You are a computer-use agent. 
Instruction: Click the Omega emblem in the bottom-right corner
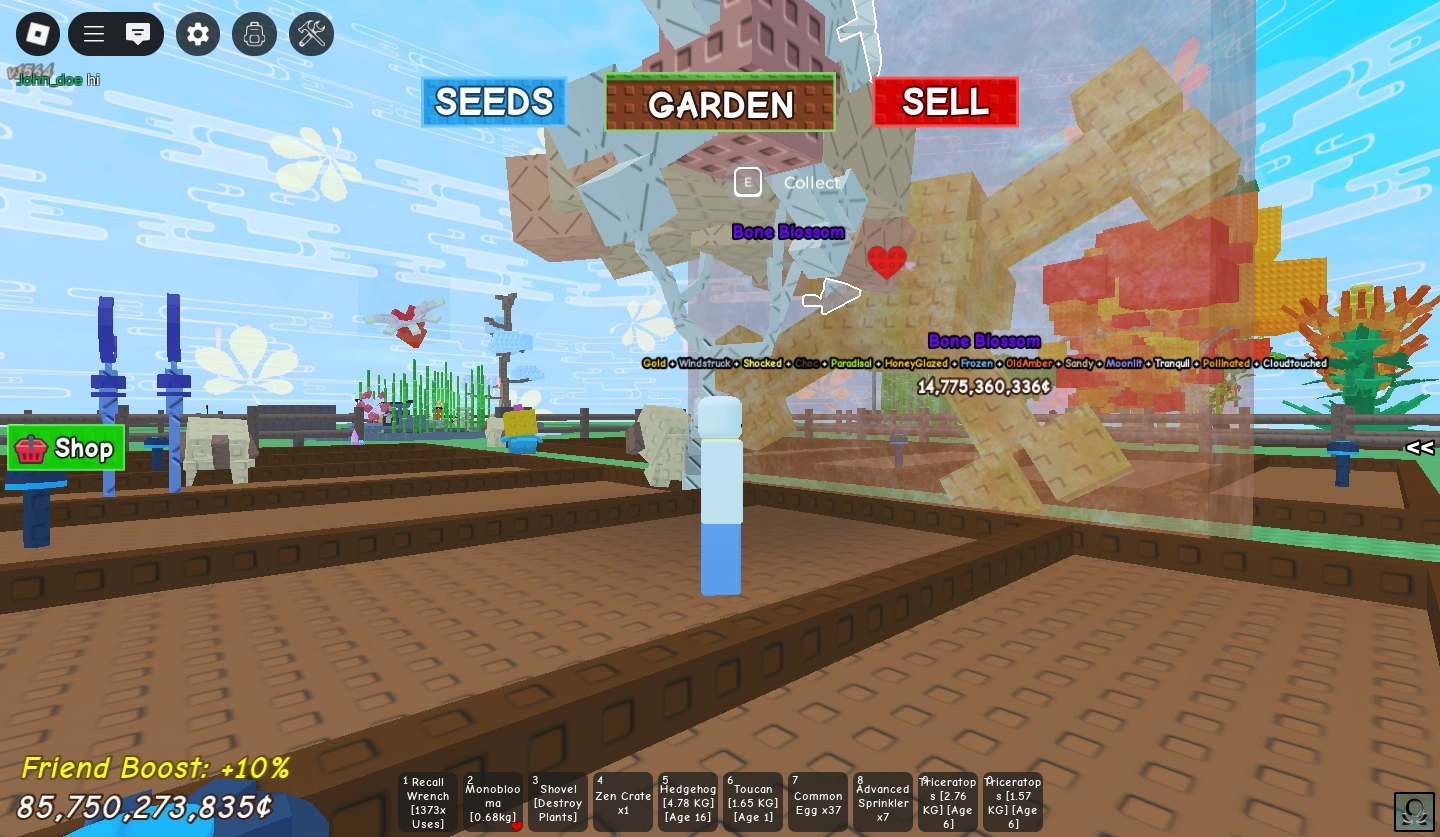1415,809
